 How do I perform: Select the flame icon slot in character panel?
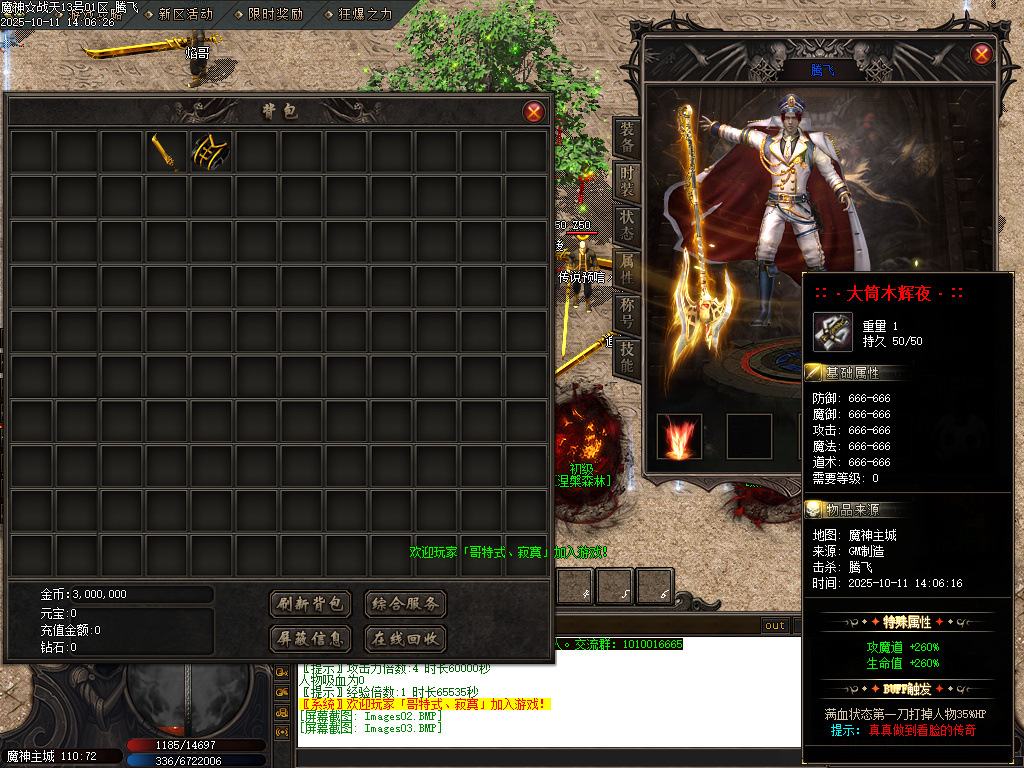click(x=679, y=437)
